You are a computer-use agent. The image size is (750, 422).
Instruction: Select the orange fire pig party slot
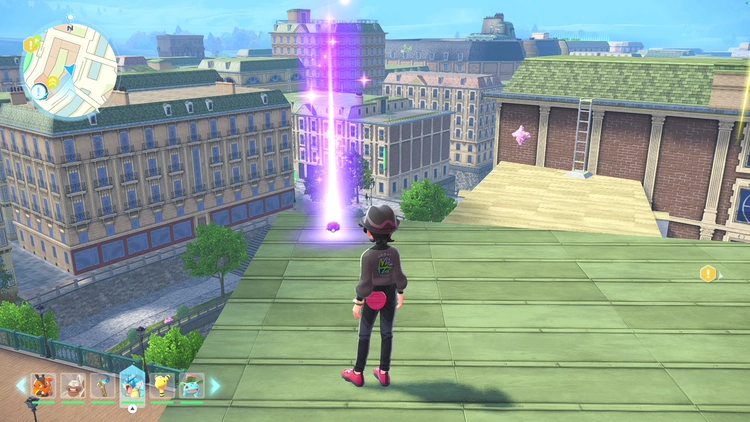pos(44,385)
